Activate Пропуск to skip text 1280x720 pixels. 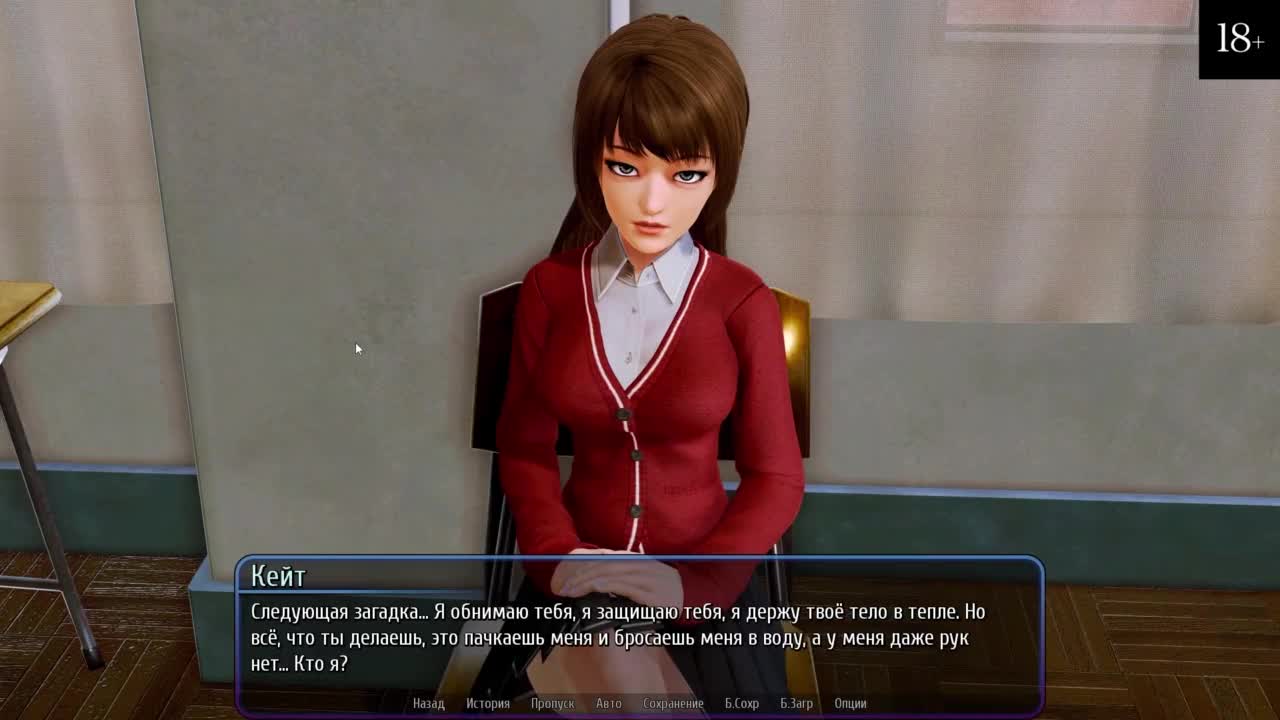[x=552, y=703]
